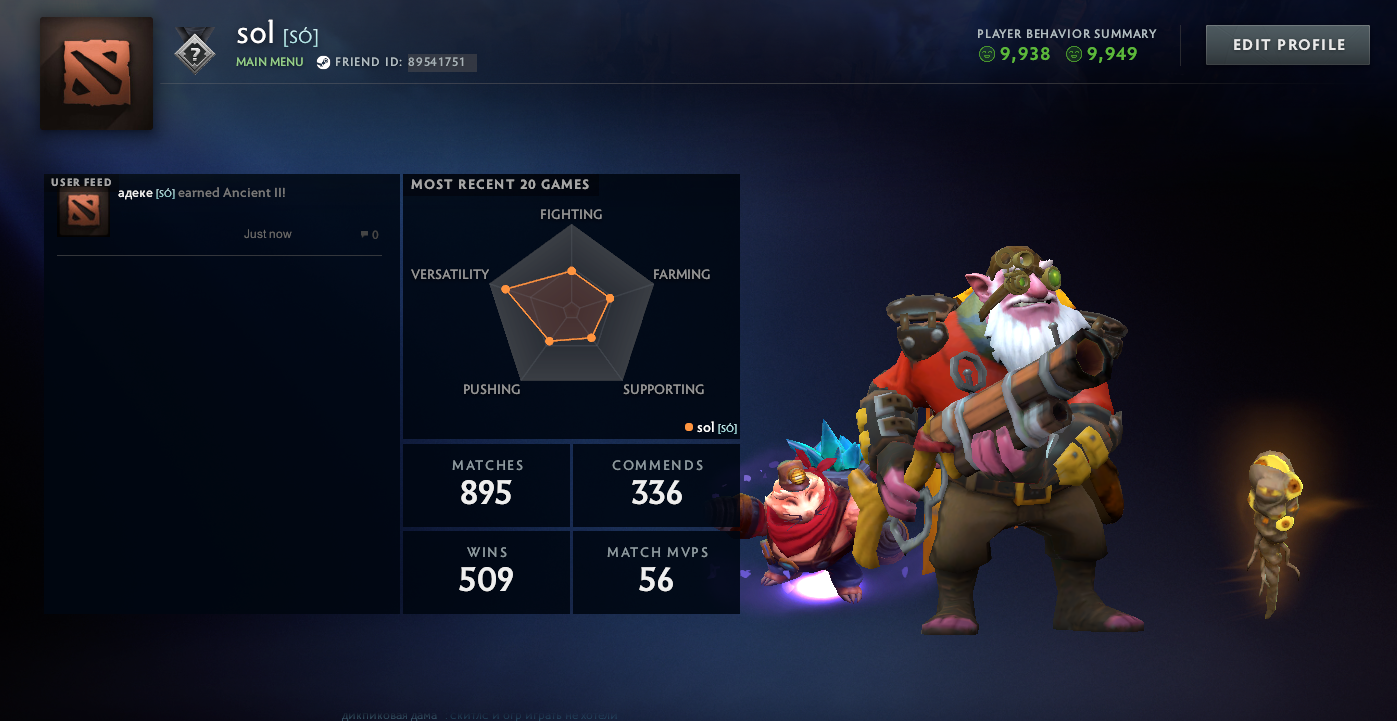This screenshot has width=1397, height=721.
Task: Click the Steam logo icon beside Friend ID
Action: click(322, 61)
